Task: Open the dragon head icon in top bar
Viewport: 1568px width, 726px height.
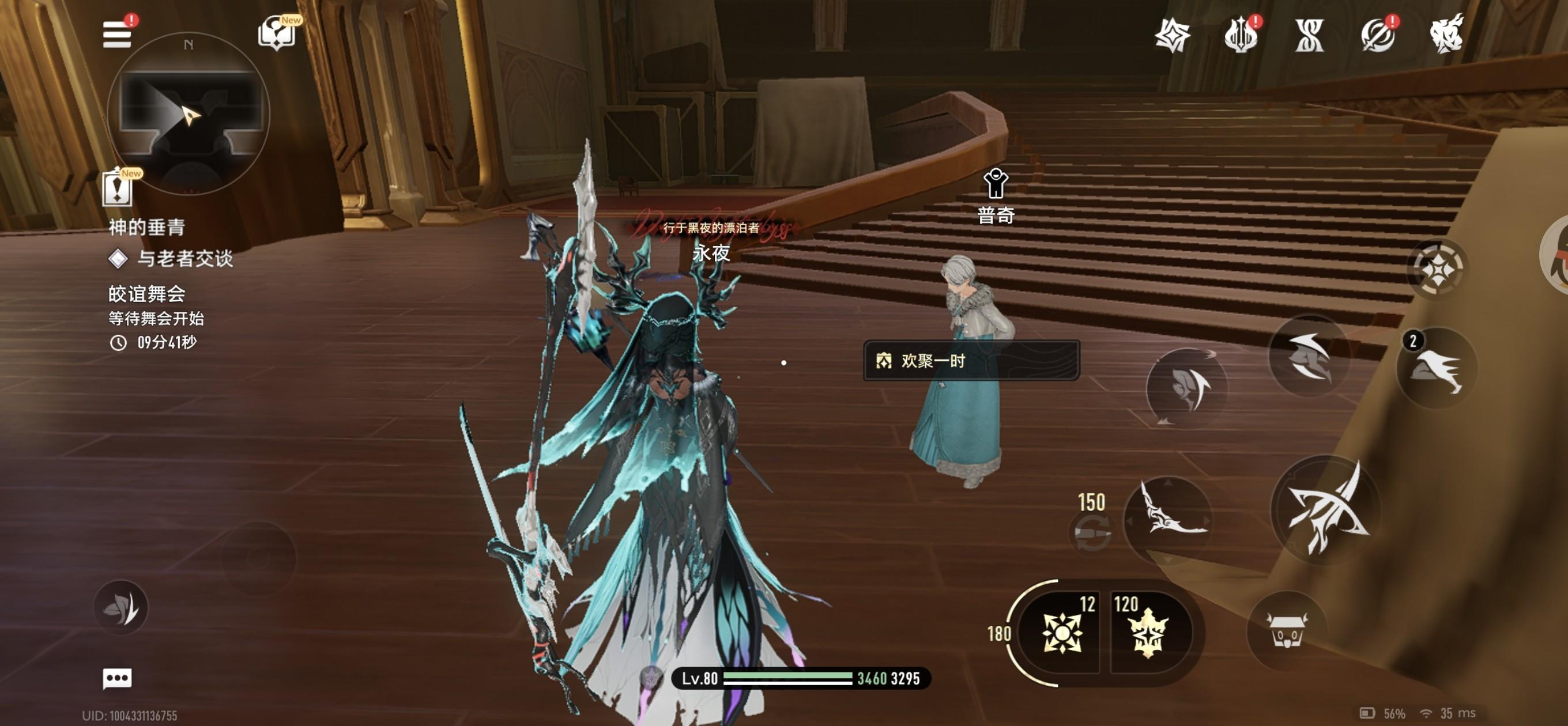Action: (1447, 35)
